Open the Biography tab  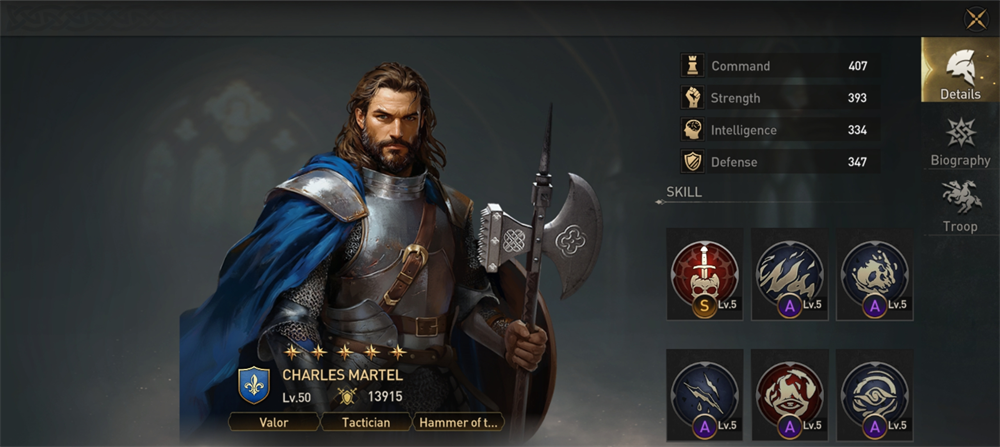pos(960,142)
